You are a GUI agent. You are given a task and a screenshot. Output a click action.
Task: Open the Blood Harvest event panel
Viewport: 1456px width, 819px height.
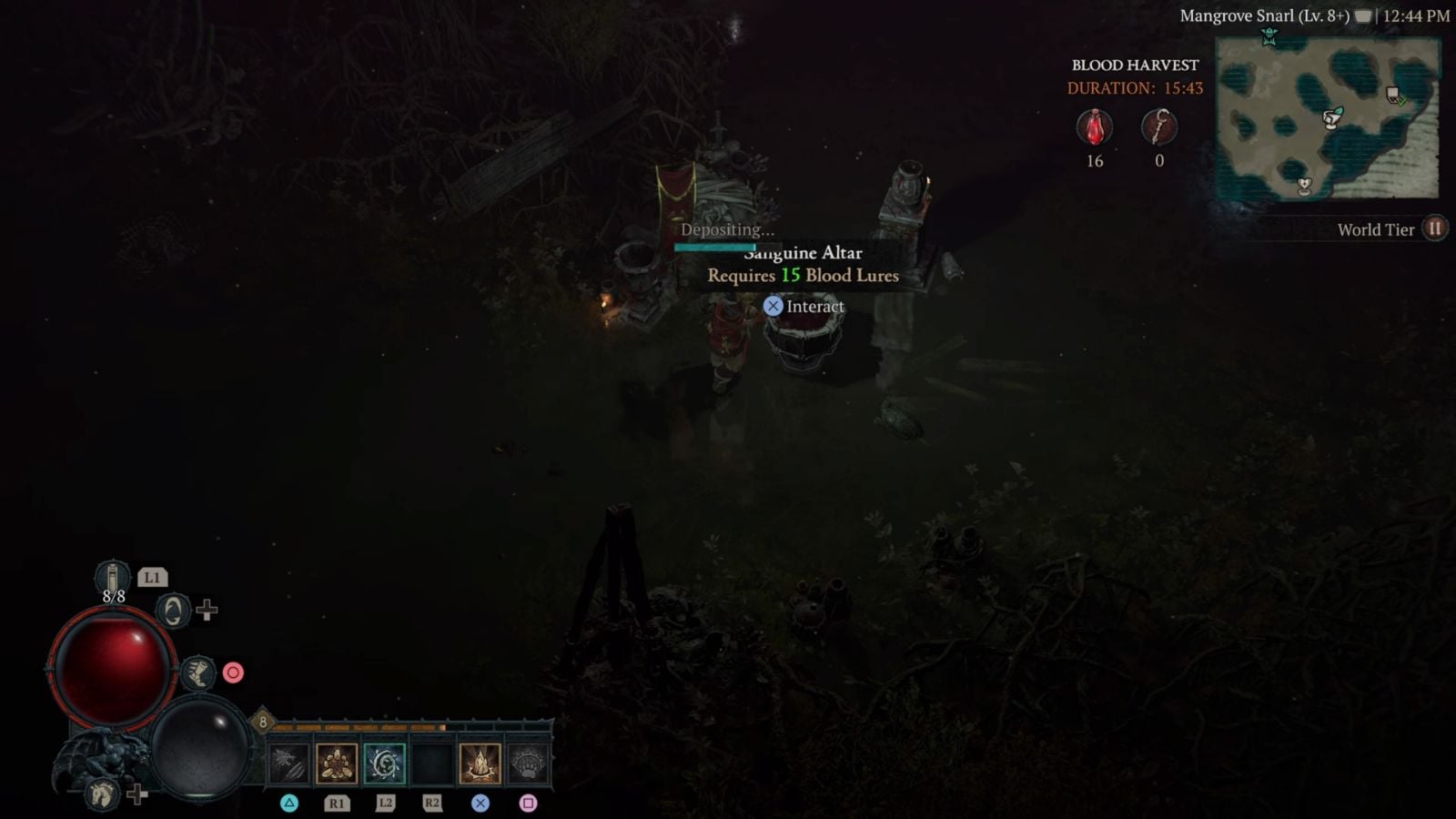(1135, 65)
